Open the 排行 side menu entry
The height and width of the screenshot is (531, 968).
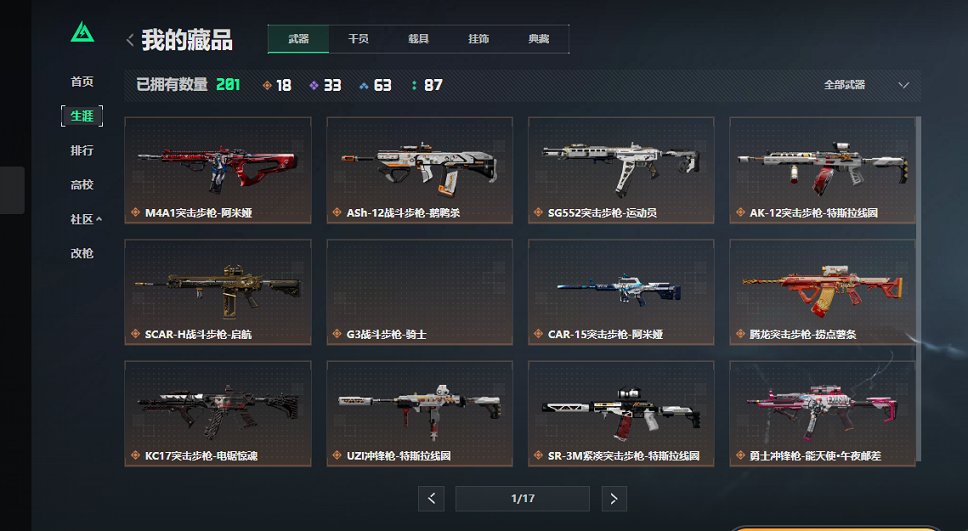[x=82, y=150]
